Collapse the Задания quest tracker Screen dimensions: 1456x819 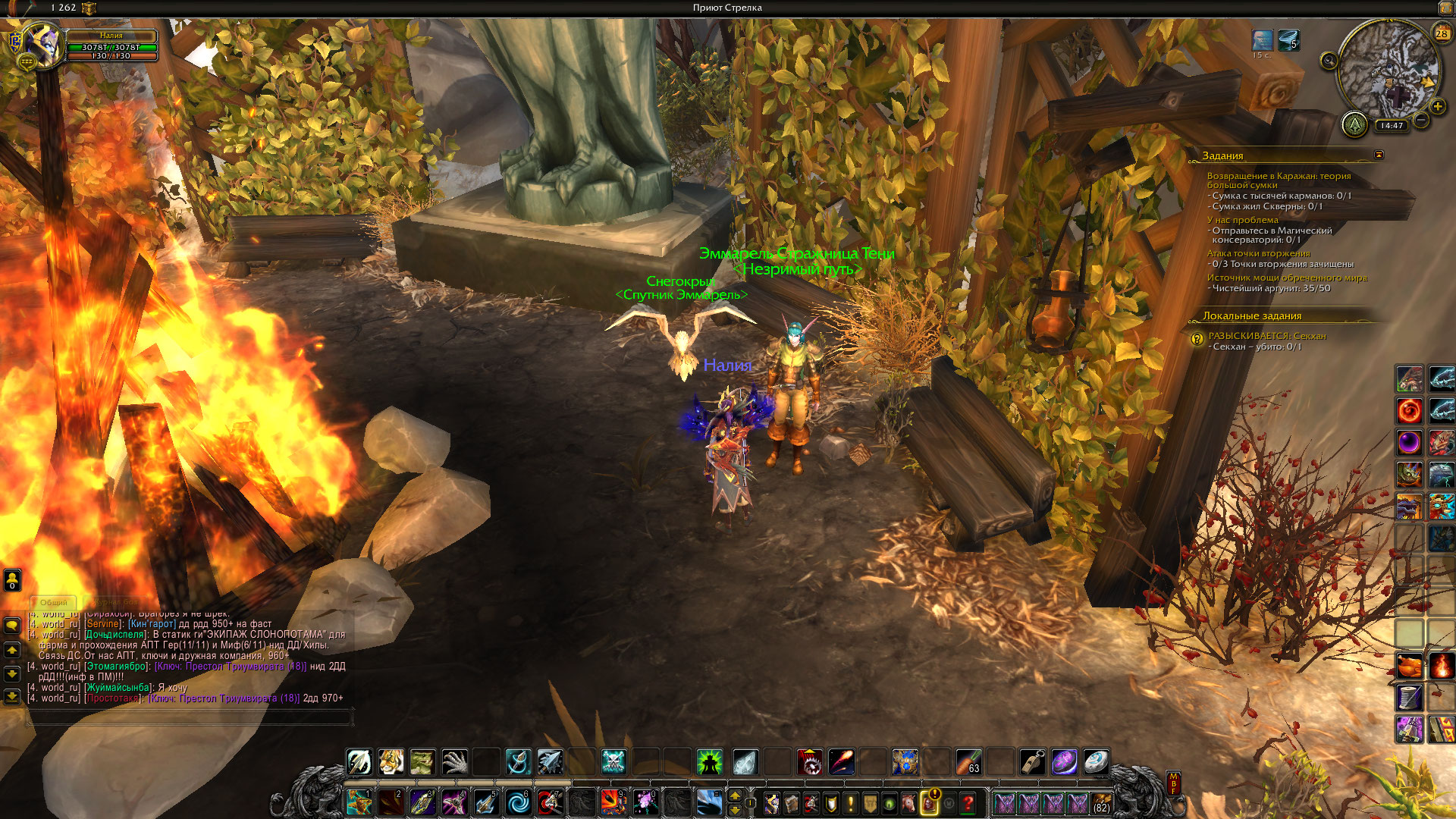coord(1379,155)
